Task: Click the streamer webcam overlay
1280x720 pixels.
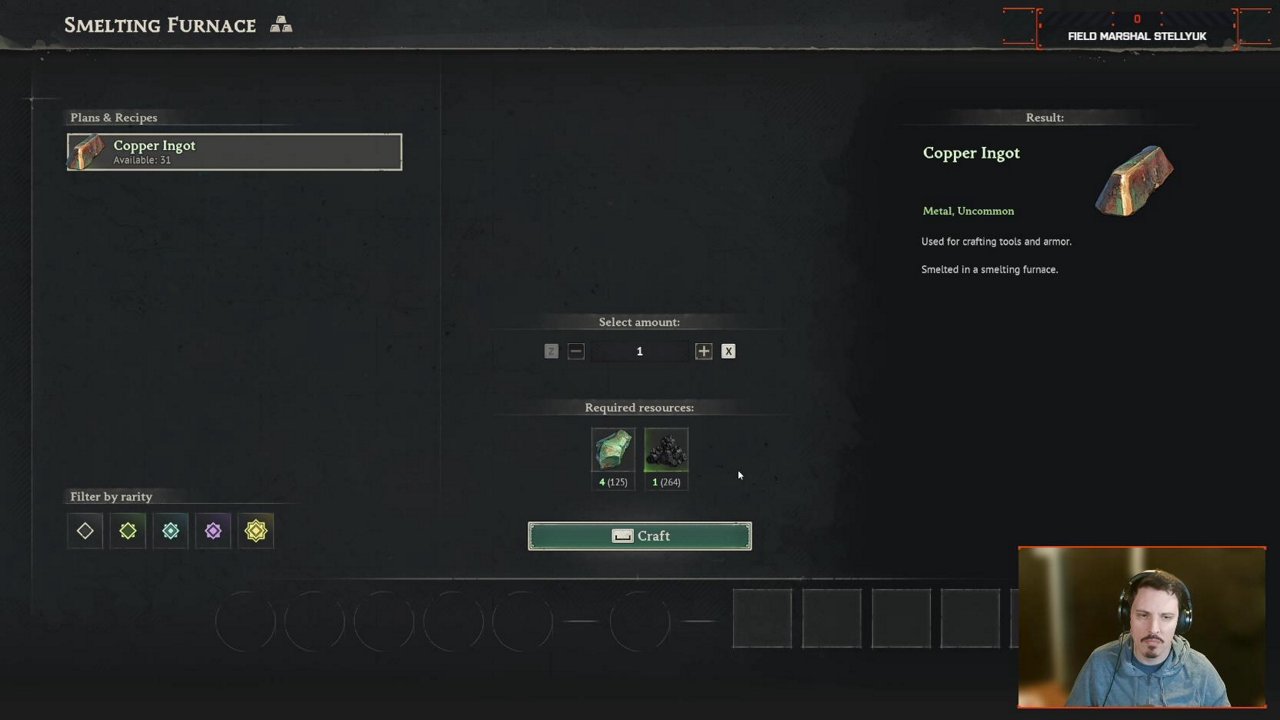Action: click(x=1142, y=627)
